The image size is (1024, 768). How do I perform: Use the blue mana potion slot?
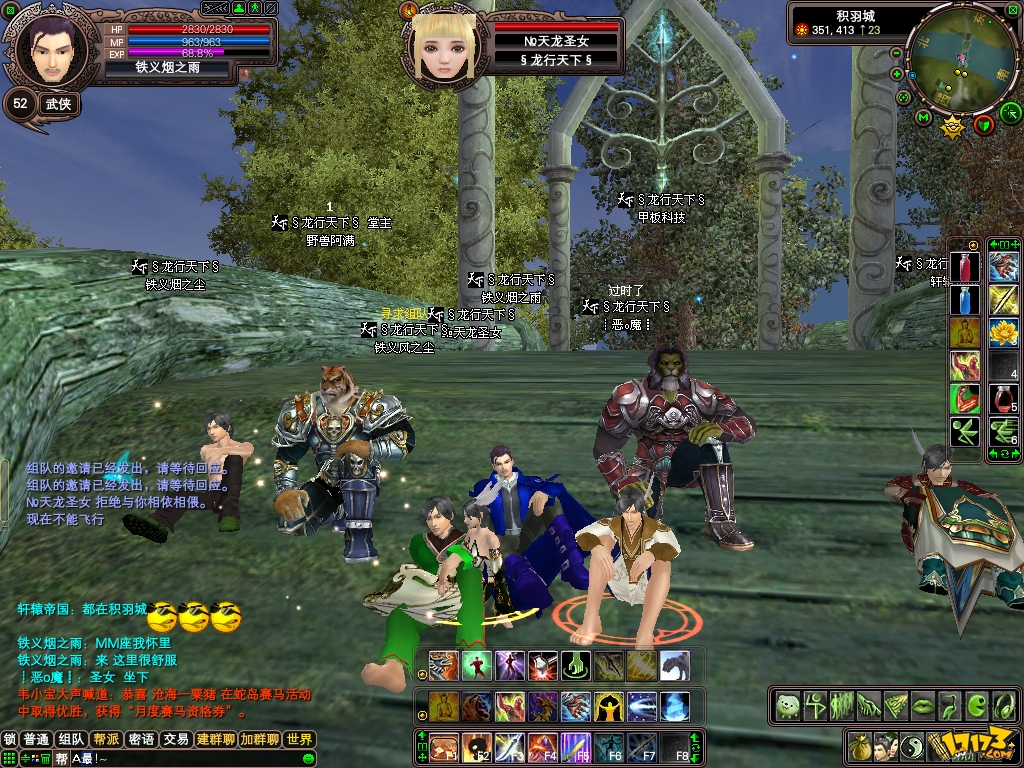coord(965,300)
